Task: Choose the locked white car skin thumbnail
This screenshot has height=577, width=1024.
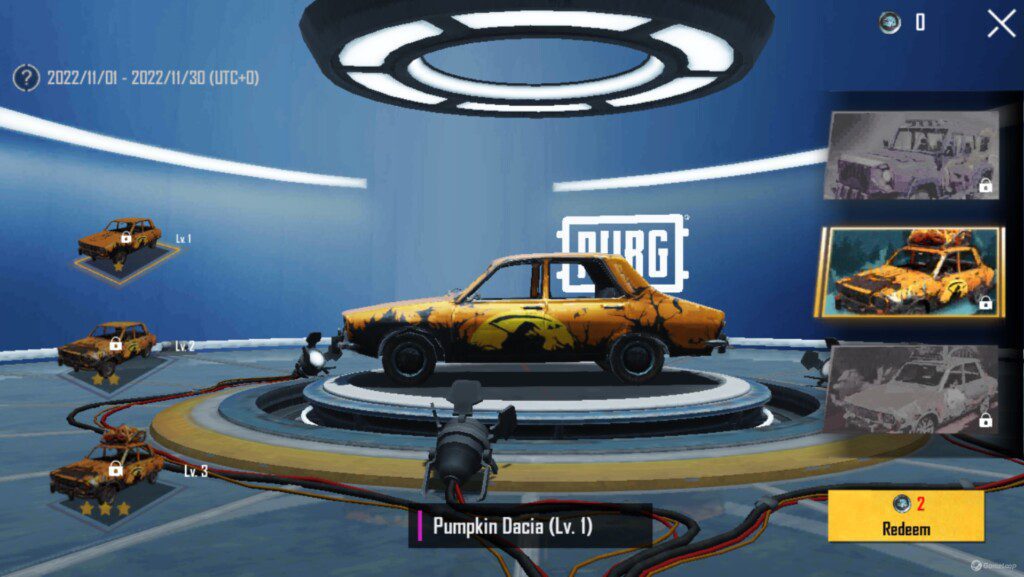Action: [911, 388]
